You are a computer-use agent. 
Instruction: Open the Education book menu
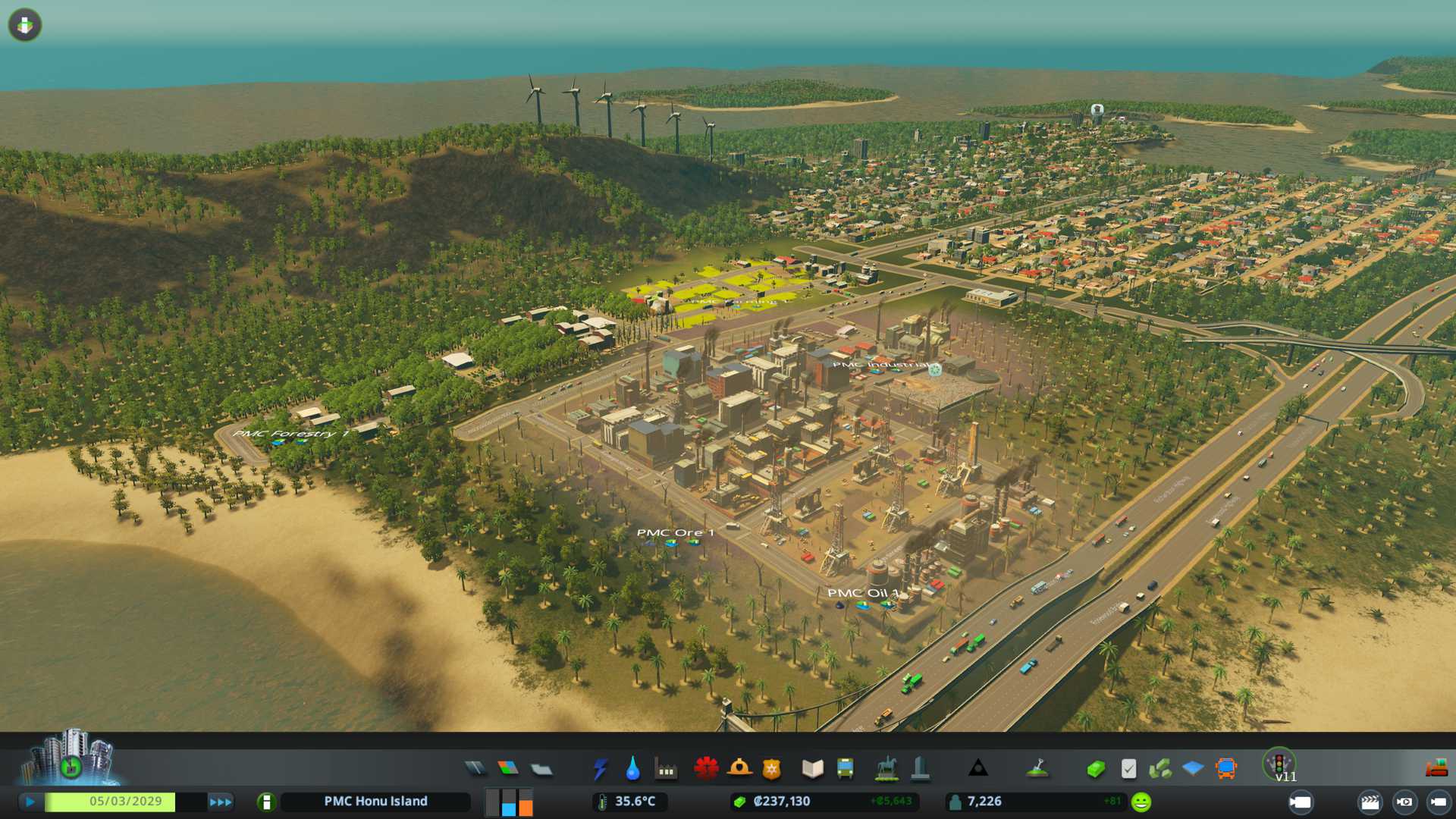coord(812,769)
